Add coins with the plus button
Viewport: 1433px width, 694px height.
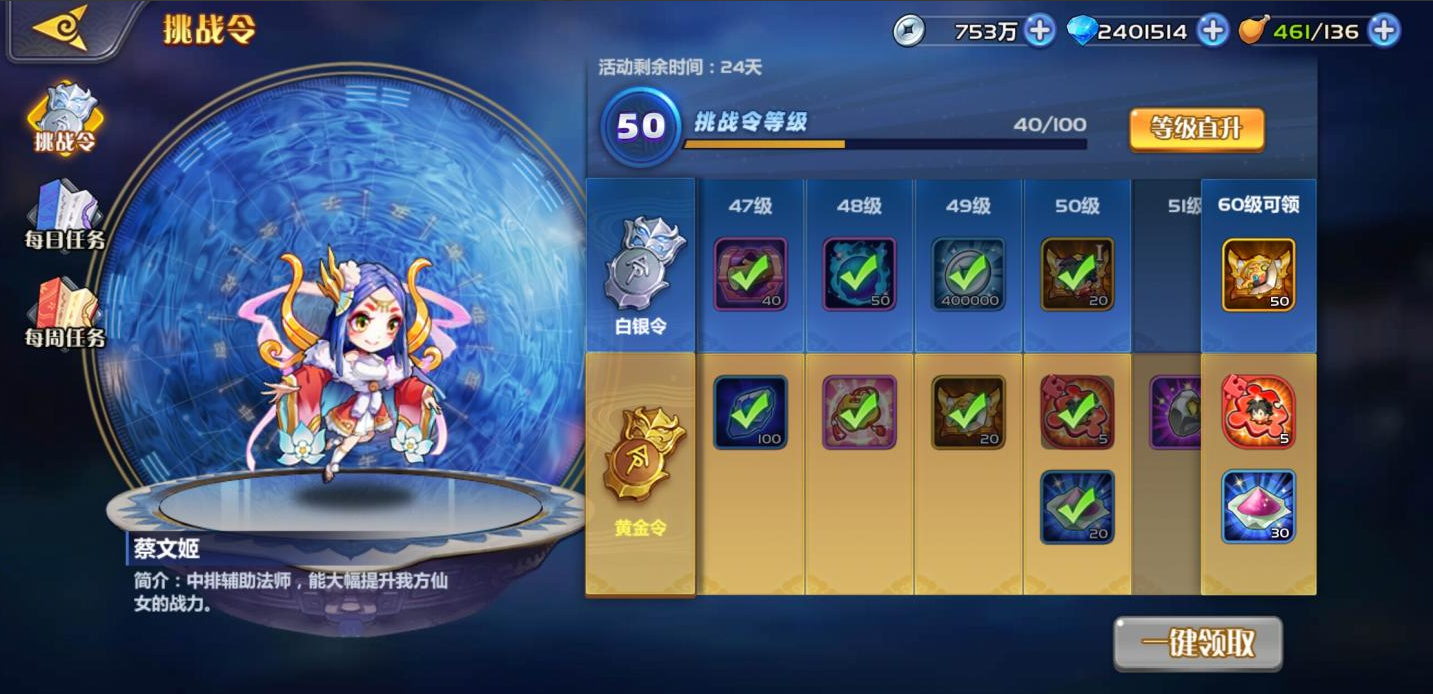pyautogui.click(x=1040, y=31)
